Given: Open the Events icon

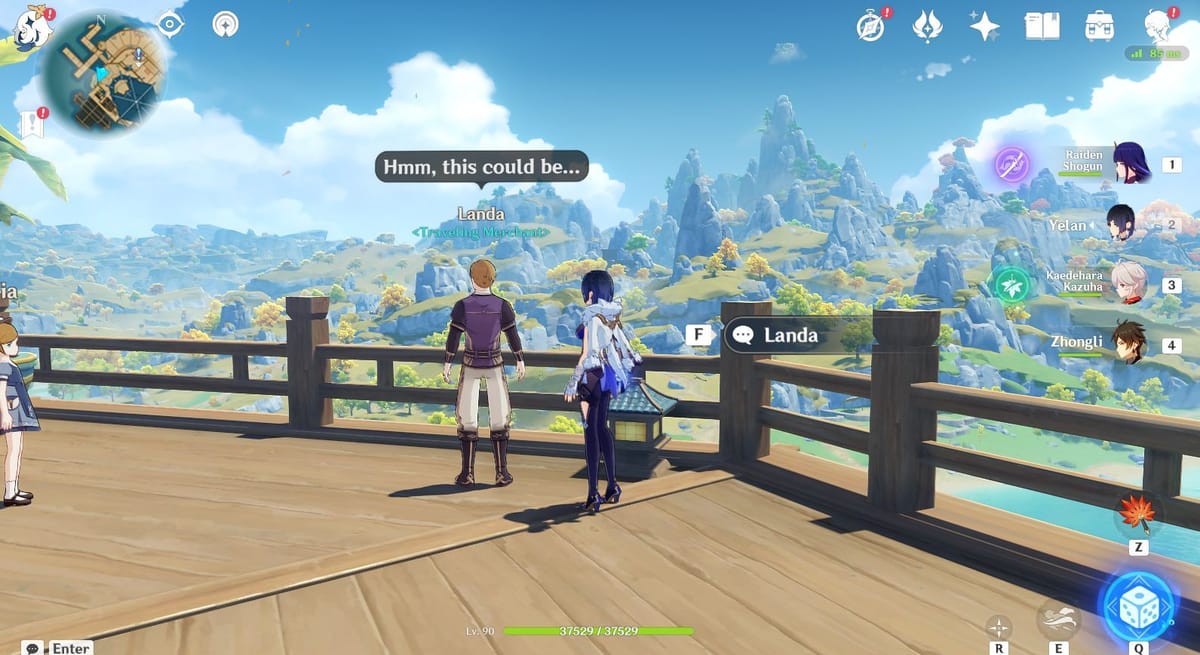Looking at the screenshot, I should [x=928, y=27].
